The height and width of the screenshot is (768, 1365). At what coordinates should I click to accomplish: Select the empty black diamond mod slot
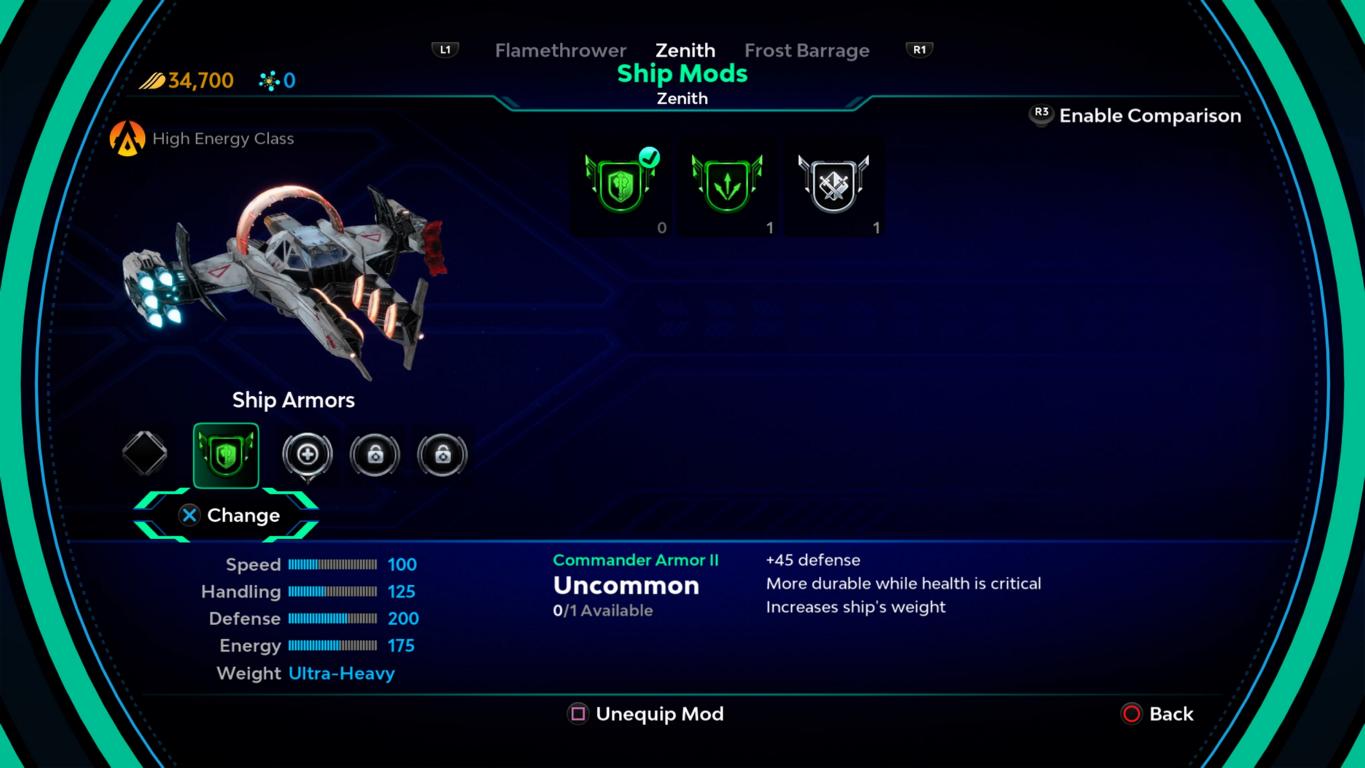click(145, 454)
